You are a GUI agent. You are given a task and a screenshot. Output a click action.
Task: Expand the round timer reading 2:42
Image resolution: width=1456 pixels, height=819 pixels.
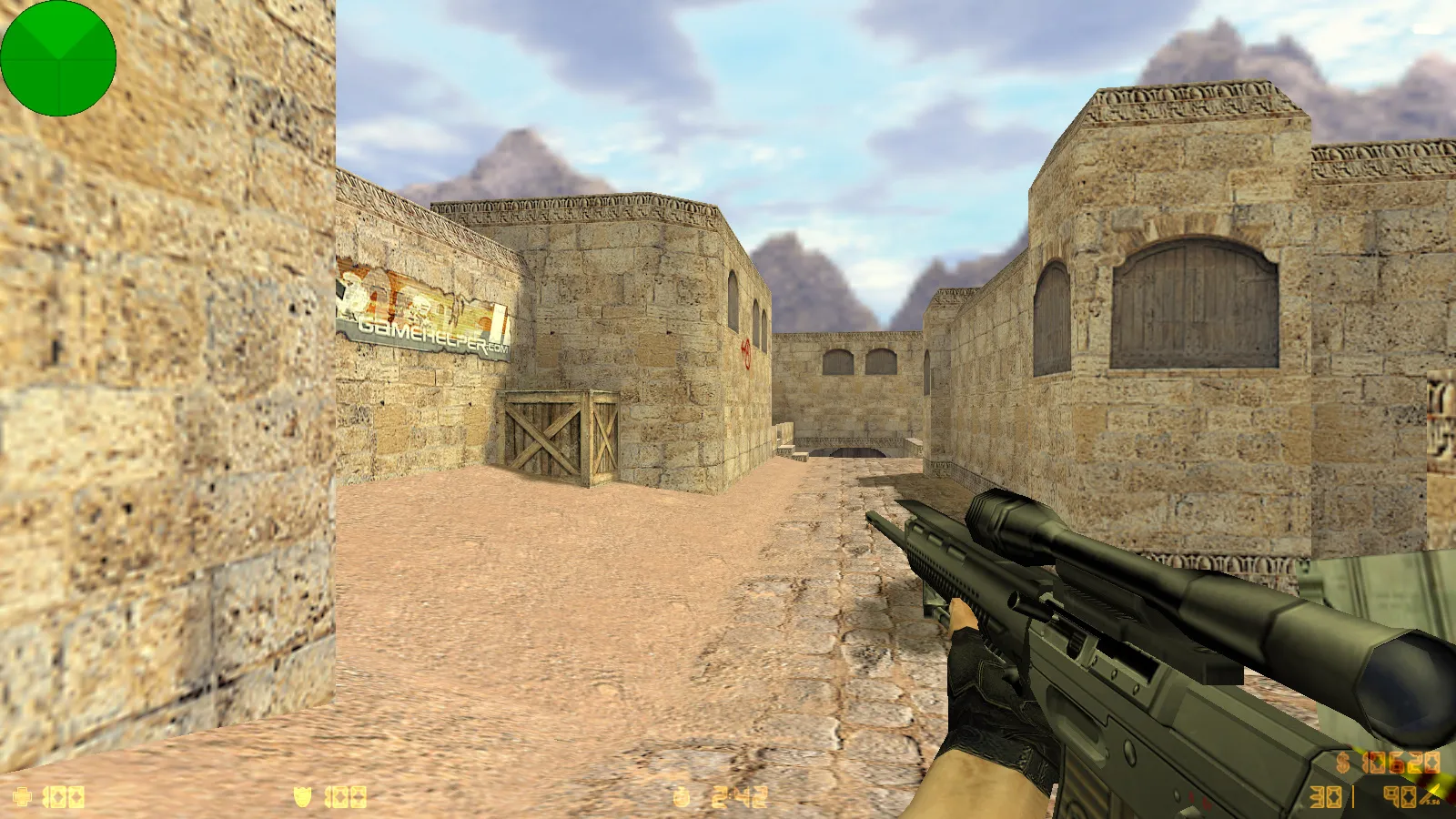click(x=739, y=794)
